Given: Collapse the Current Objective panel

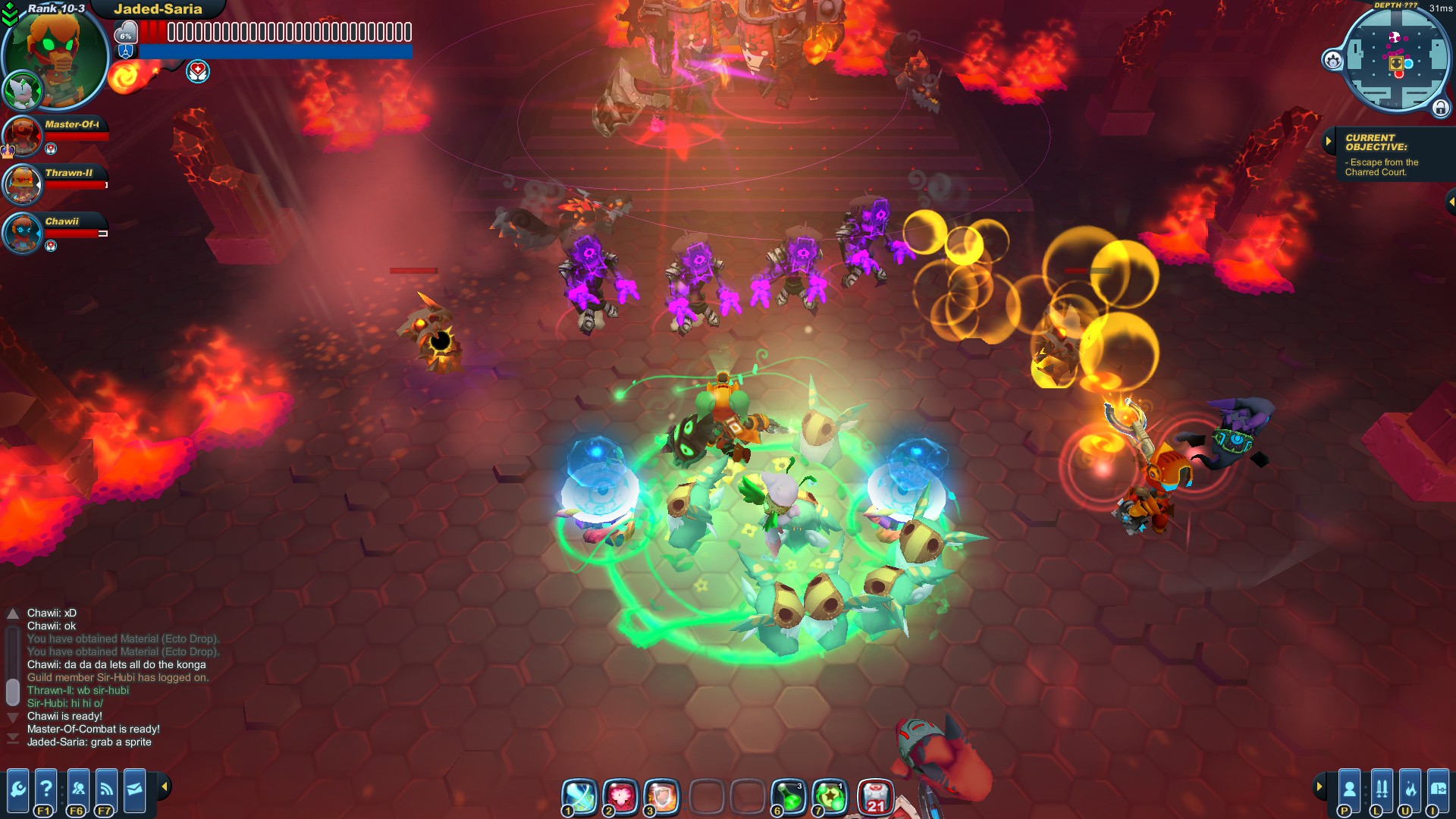Looking at the screenshot, I should tap(1328, 141).
